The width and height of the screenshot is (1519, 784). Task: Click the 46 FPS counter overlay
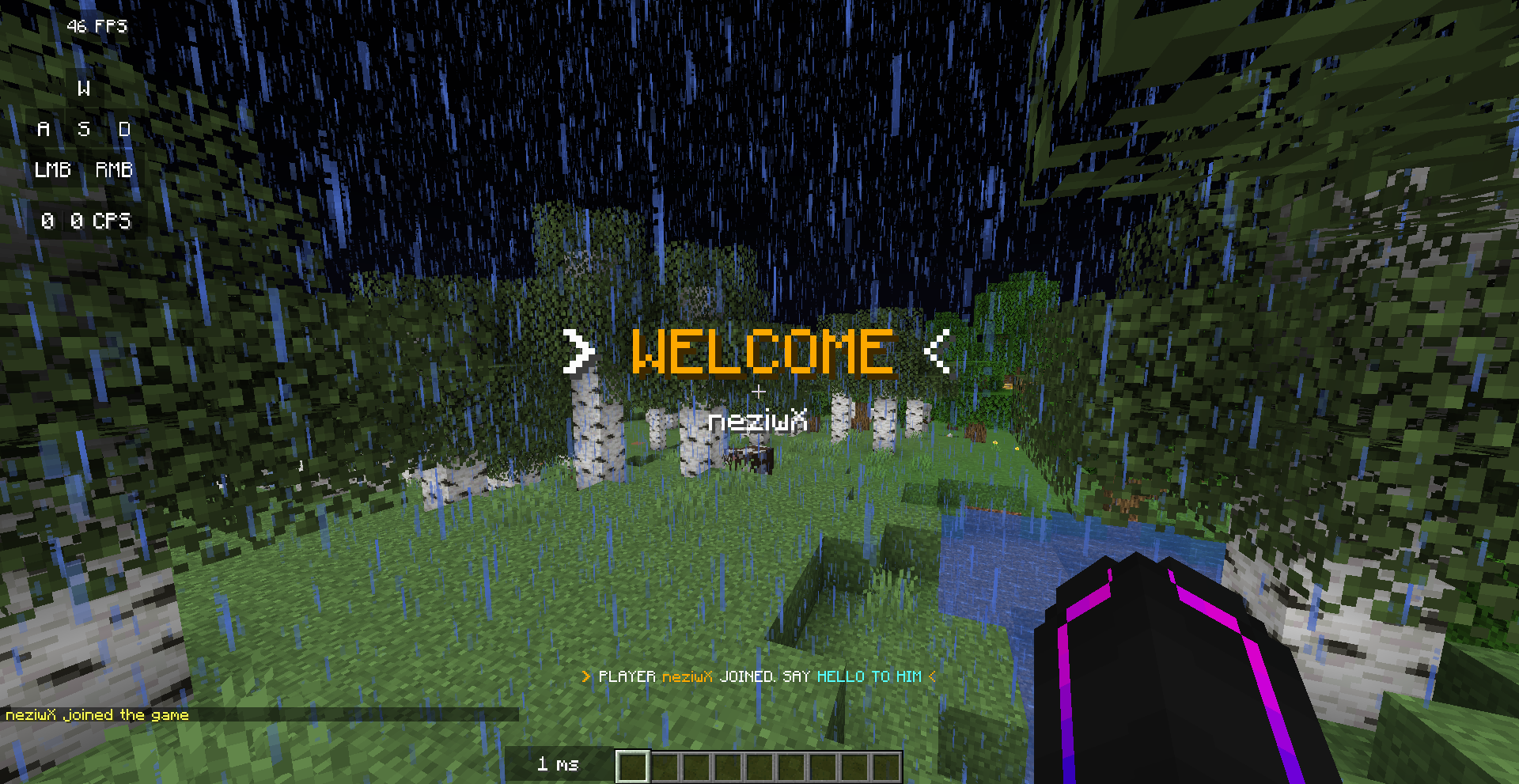[96, 26]
